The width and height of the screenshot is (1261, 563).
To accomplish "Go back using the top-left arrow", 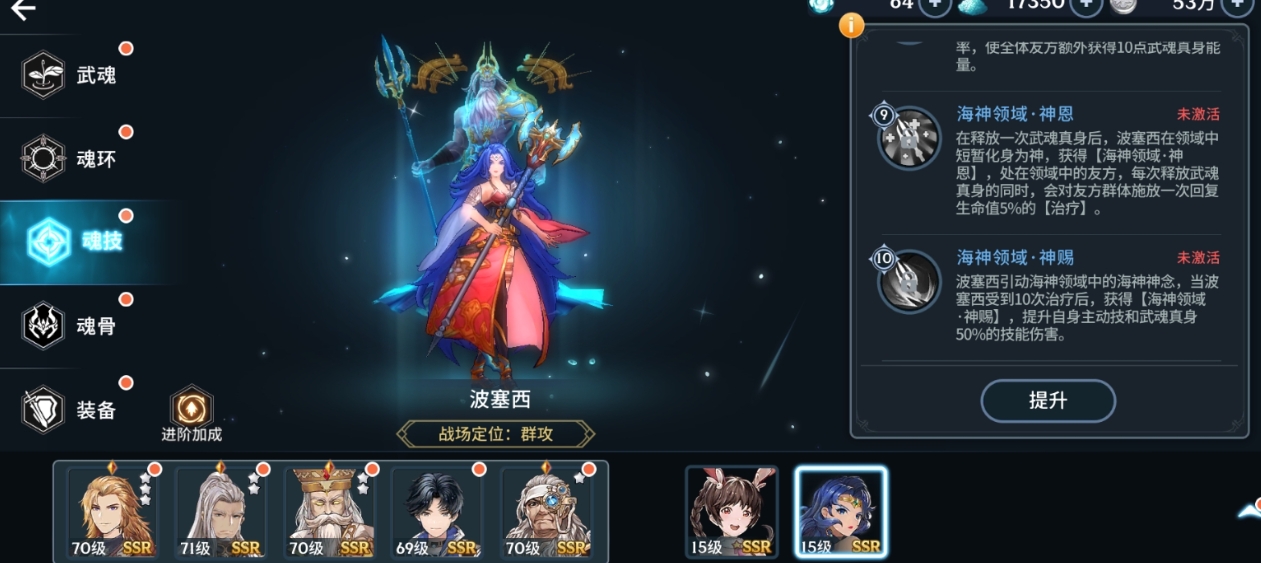I will tap(23, 10).
